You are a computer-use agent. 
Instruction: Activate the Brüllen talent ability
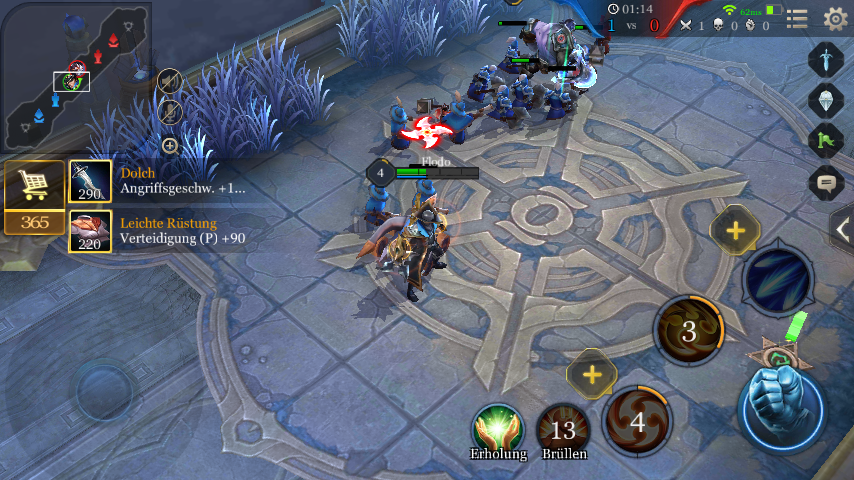point(563,428)
